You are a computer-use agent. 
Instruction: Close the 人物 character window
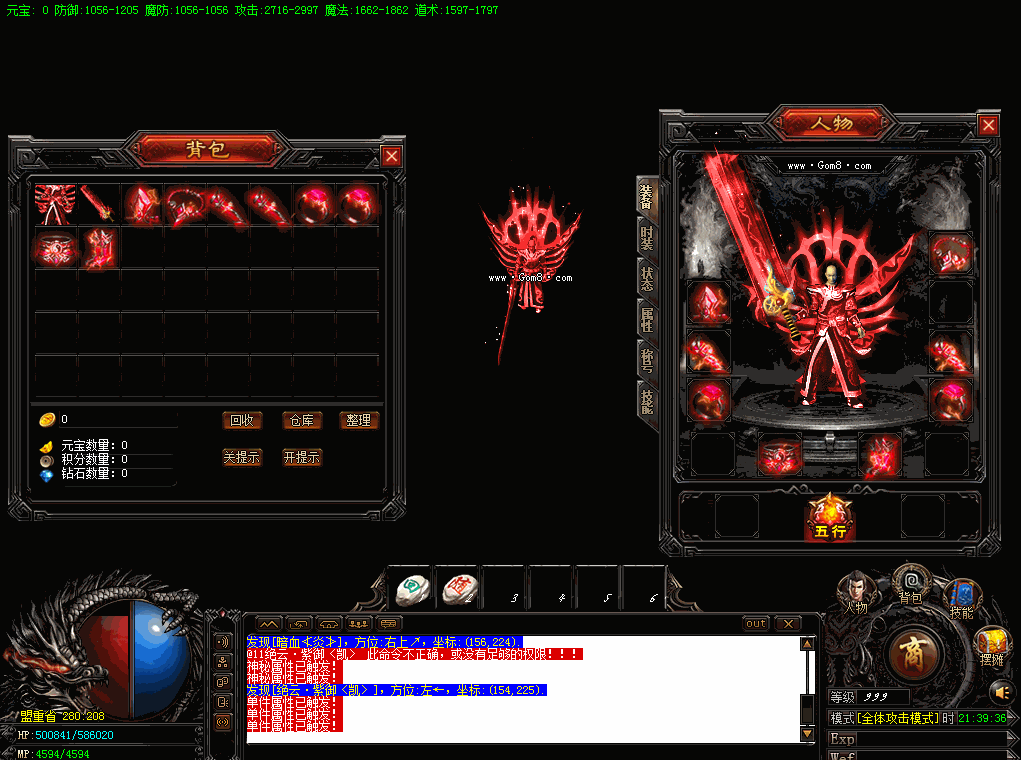(x=988, y=125)
